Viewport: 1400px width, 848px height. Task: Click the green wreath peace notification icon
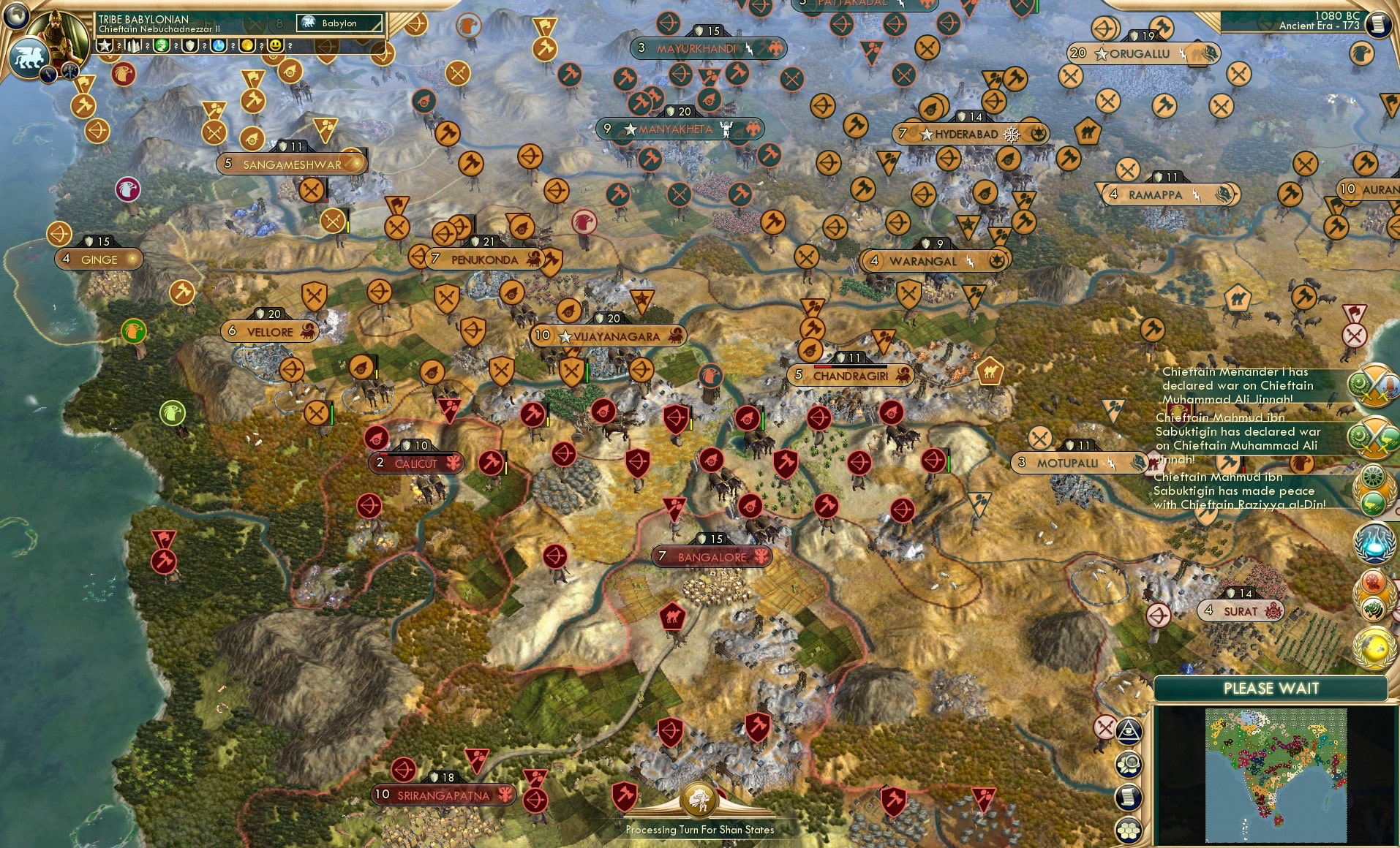1374,487
